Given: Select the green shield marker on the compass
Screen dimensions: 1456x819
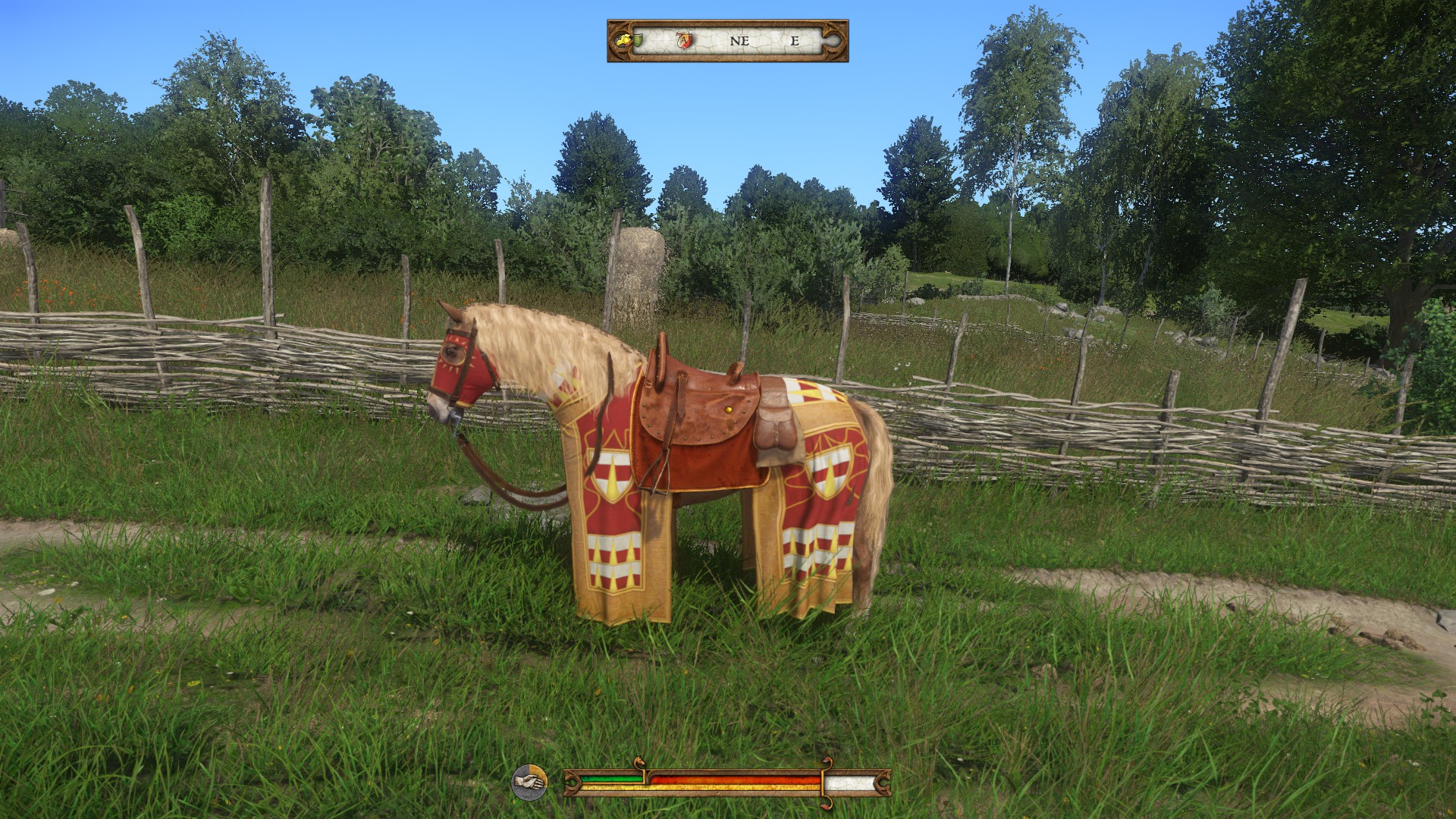Looking at the screenshot, I should (638, 39).
